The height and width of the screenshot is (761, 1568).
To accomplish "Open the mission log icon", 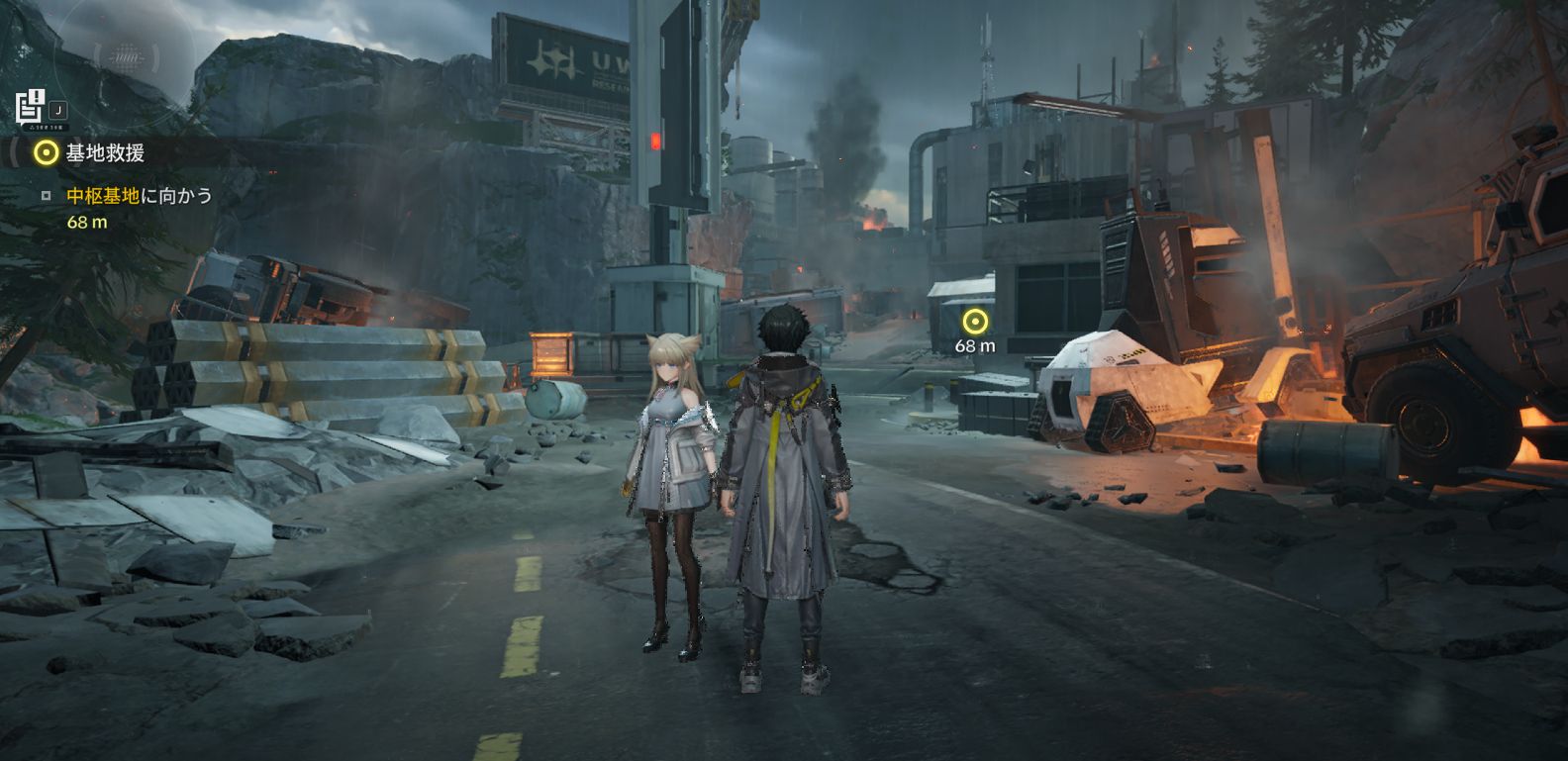I will coord(31,106).
